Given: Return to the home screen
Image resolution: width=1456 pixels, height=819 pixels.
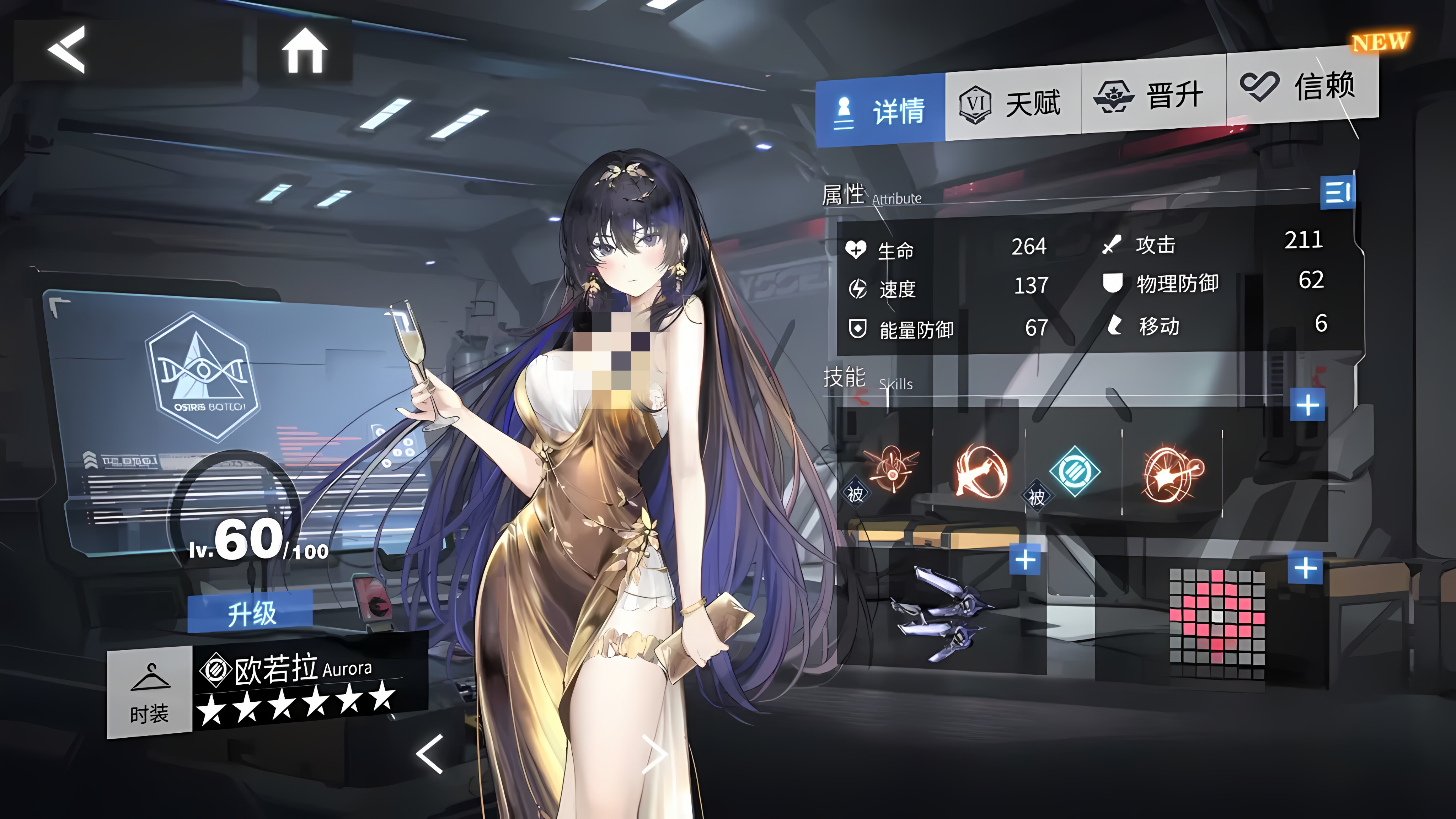Looking at the screenshot, I should pos(305,51).
